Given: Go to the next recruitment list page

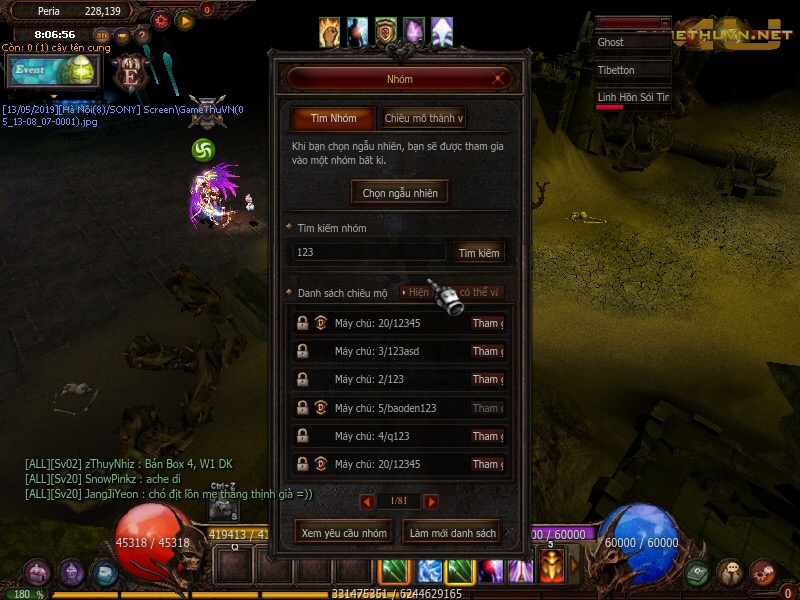Looking at the screenshot, I should [431, 501].
